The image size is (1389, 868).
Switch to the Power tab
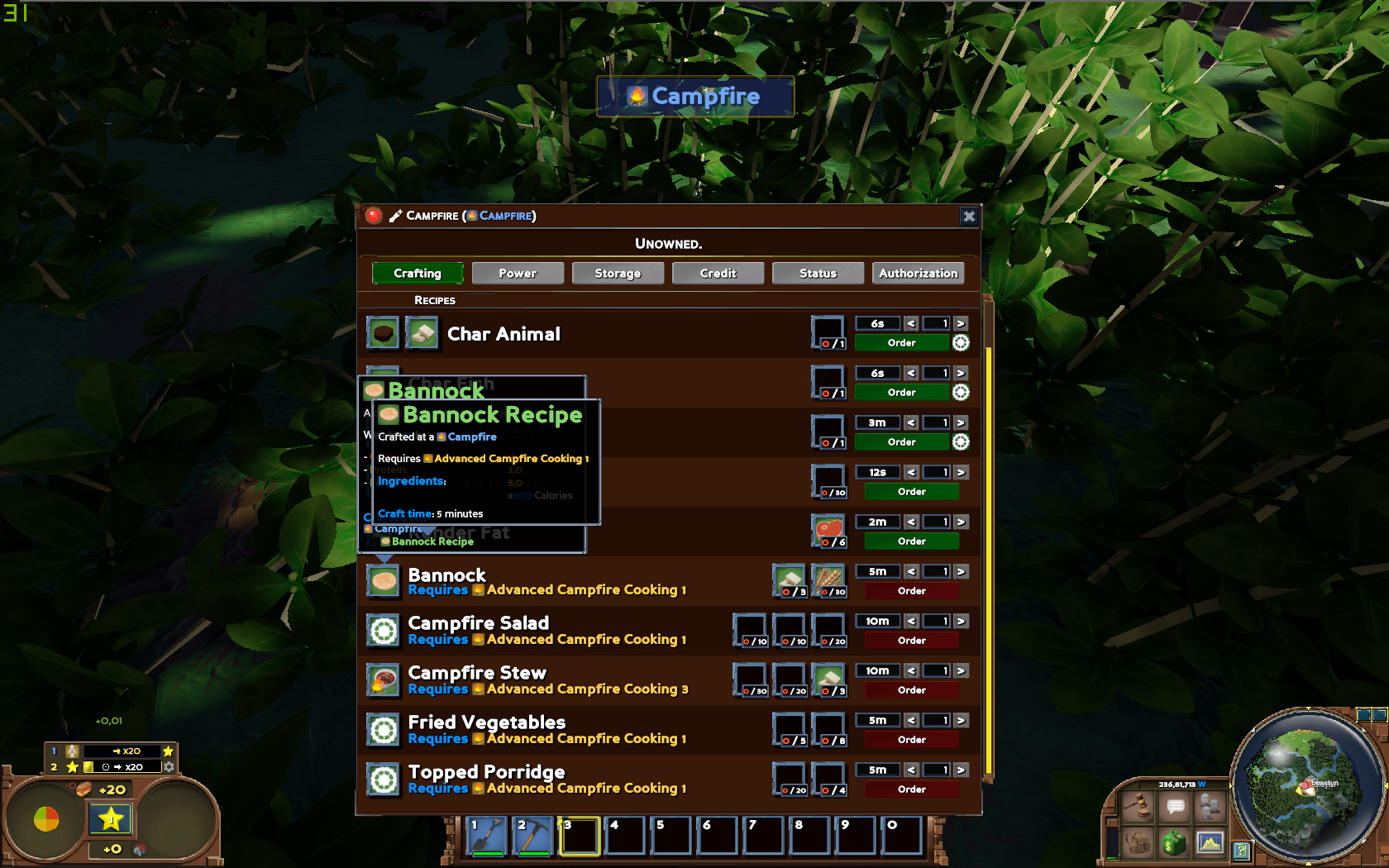(518, 273)
